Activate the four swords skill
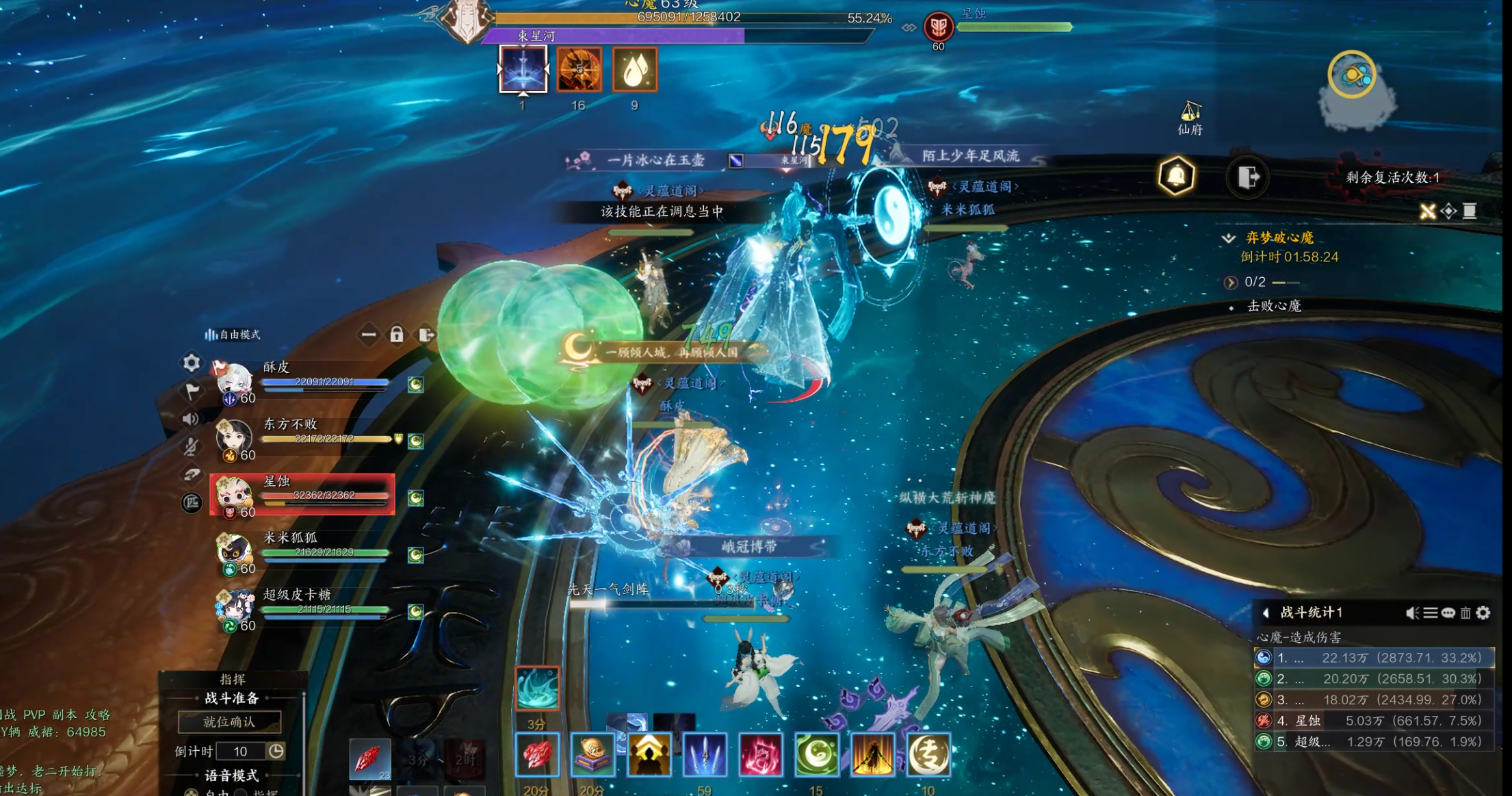Image resolution: width=1512 pixels, height=796 pixels. (705, 754)
